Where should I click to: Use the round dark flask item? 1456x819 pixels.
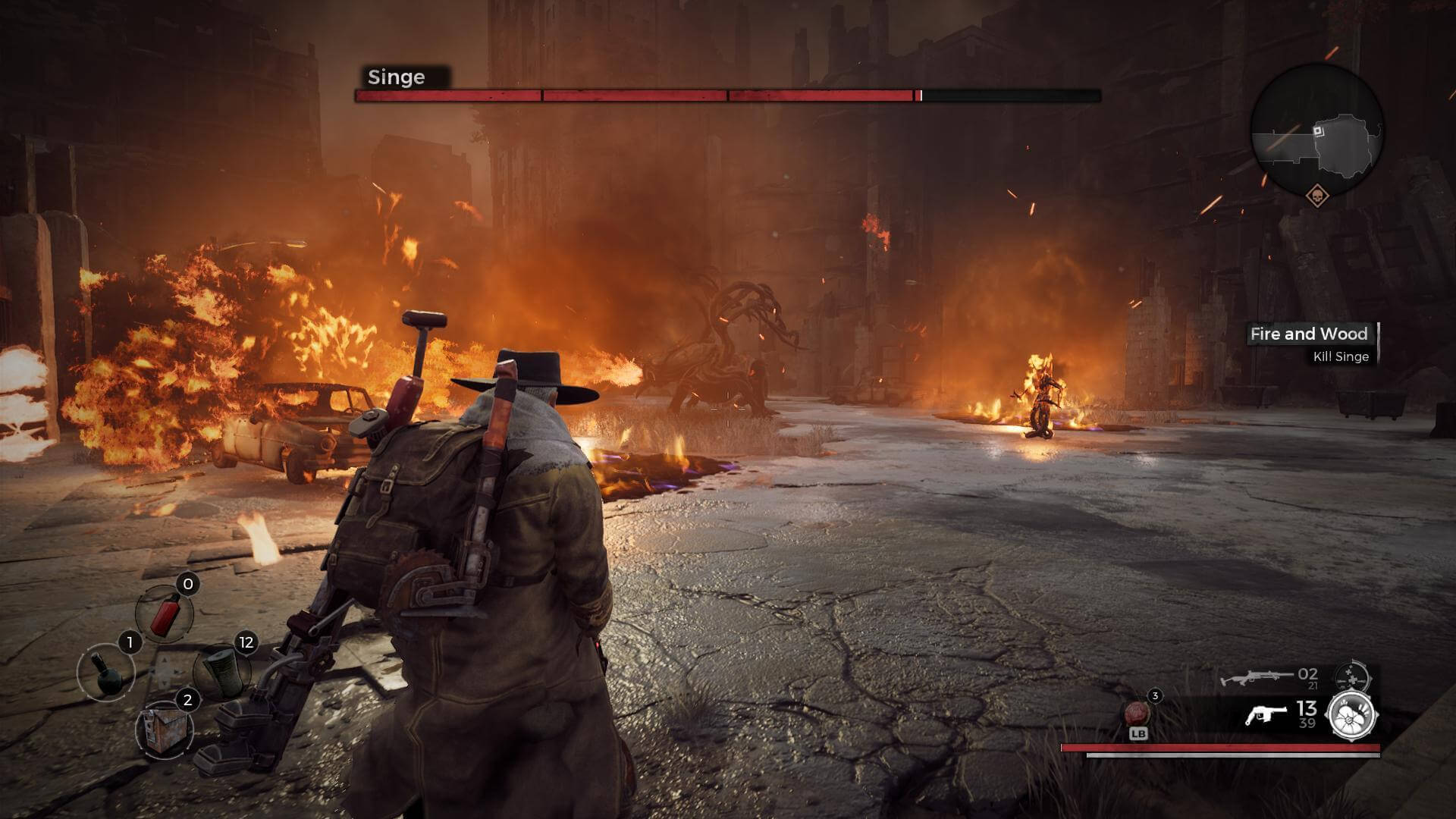click(x=106, y=672)
